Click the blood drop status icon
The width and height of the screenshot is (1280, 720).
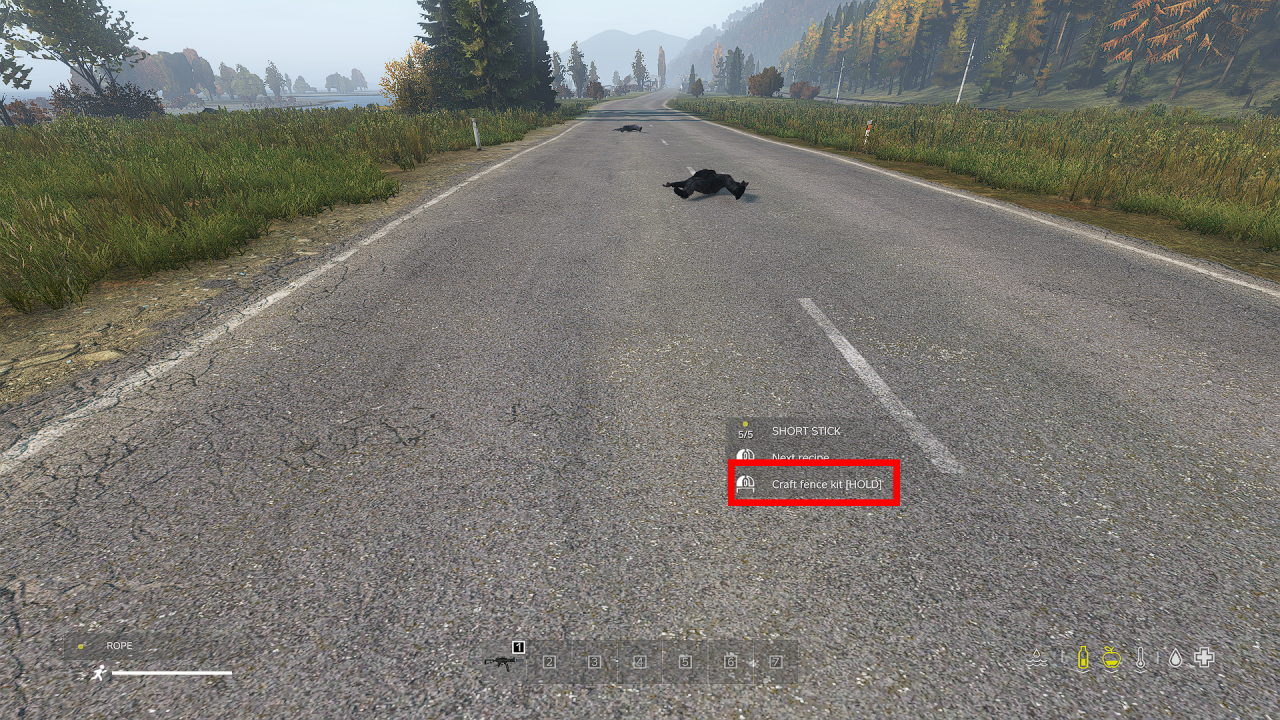1173,657
